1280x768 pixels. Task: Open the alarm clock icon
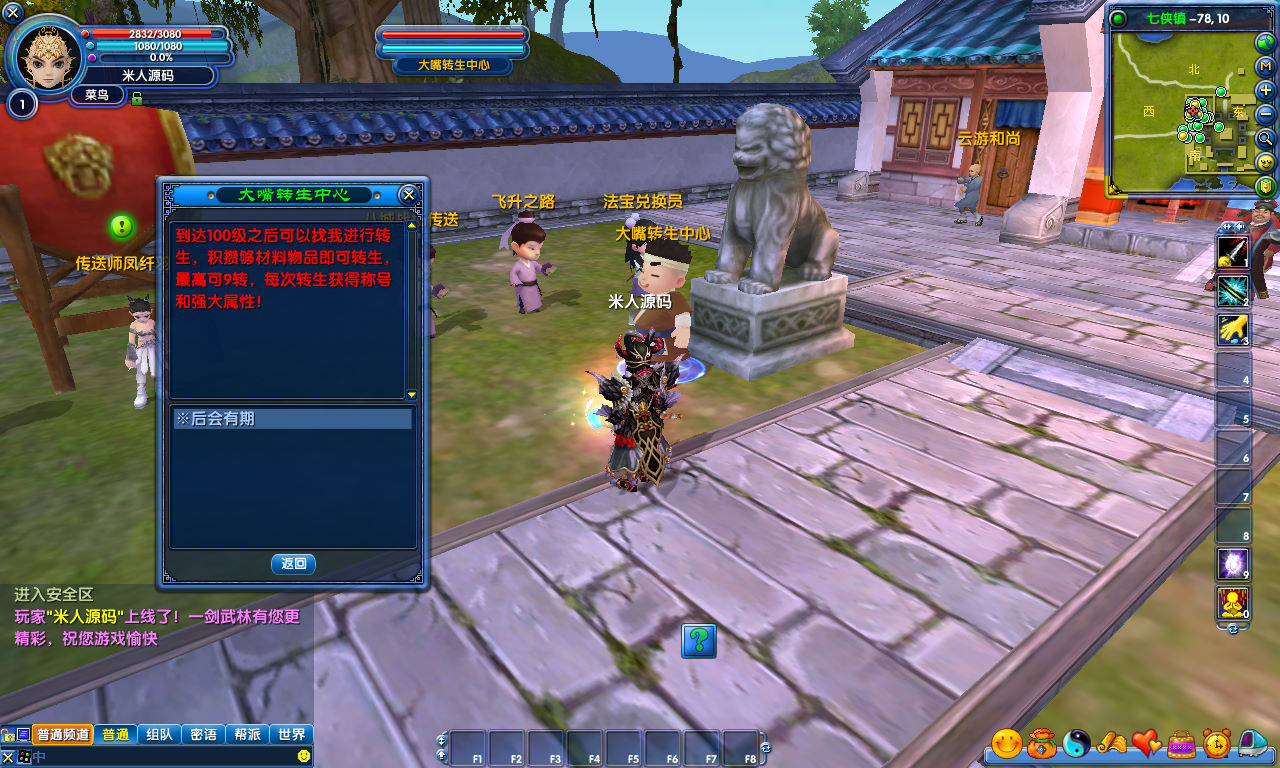pyautogui.click(x=1216, y=743)
